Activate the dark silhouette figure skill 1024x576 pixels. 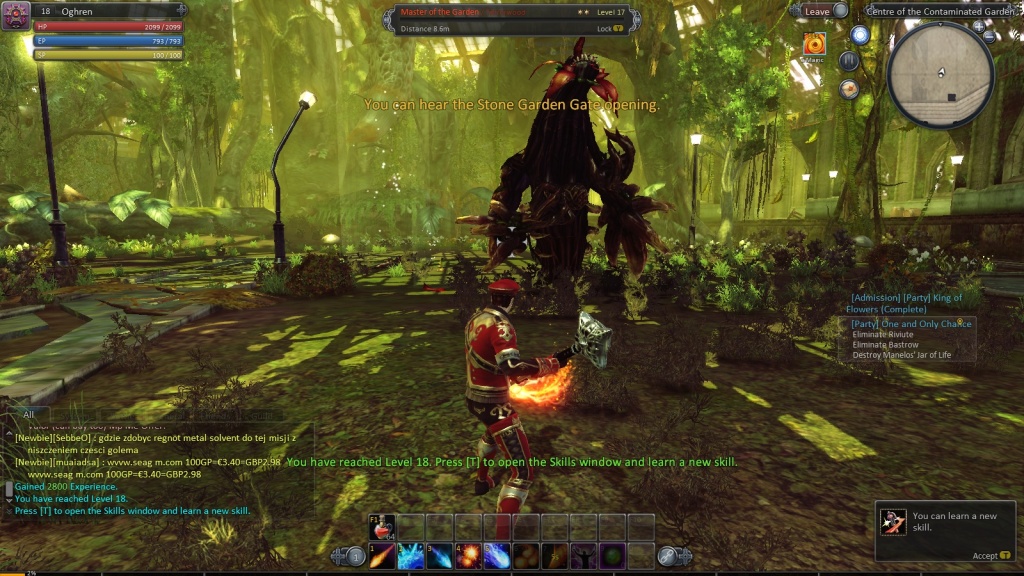(x=584, y=556)
